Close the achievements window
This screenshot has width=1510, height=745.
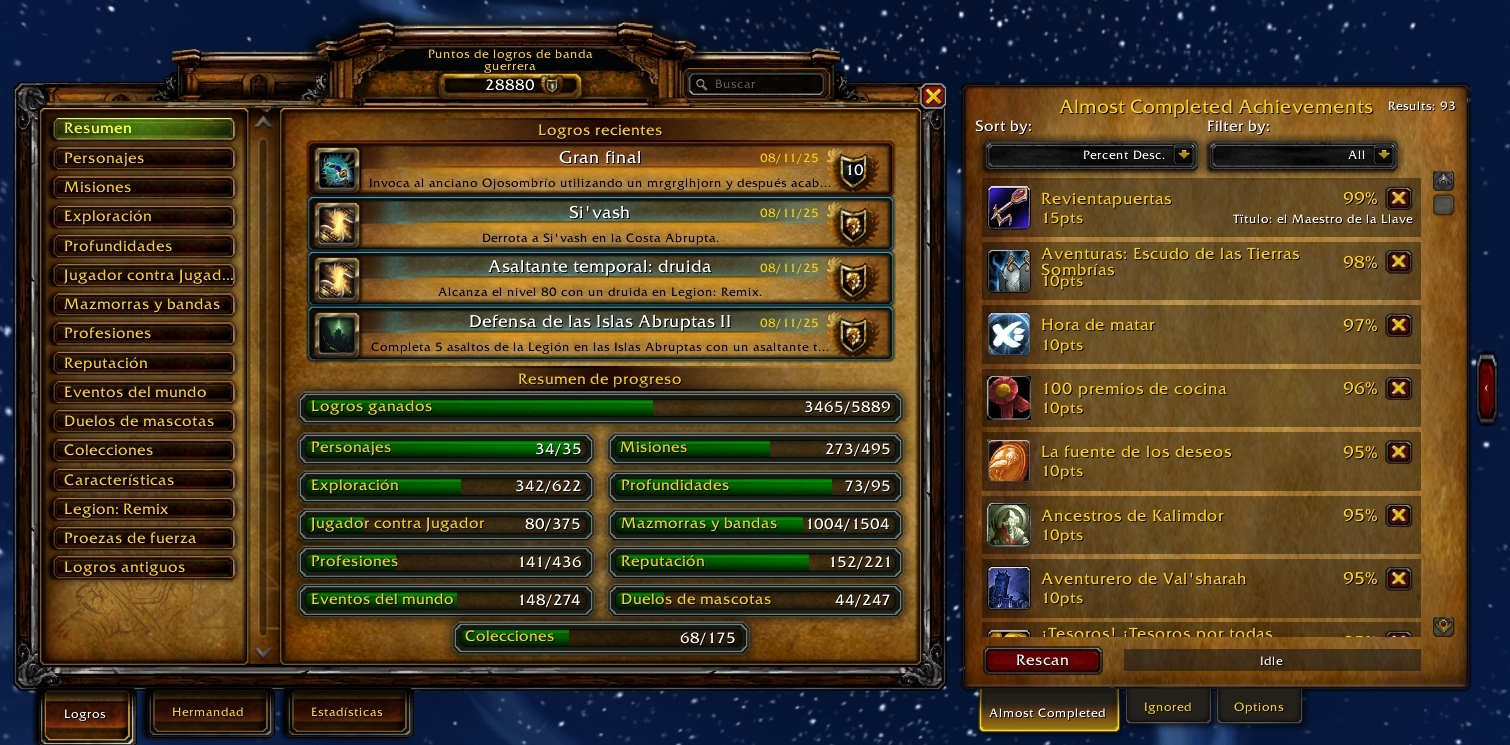tap(932, 96)
